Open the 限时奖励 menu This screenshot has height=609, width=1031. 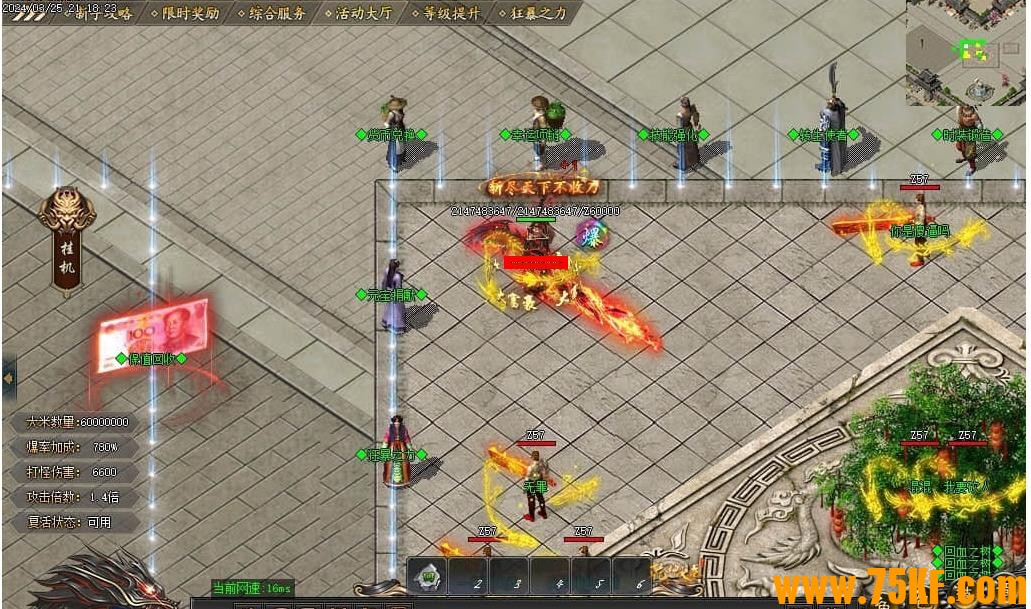(x=190, y=14)
